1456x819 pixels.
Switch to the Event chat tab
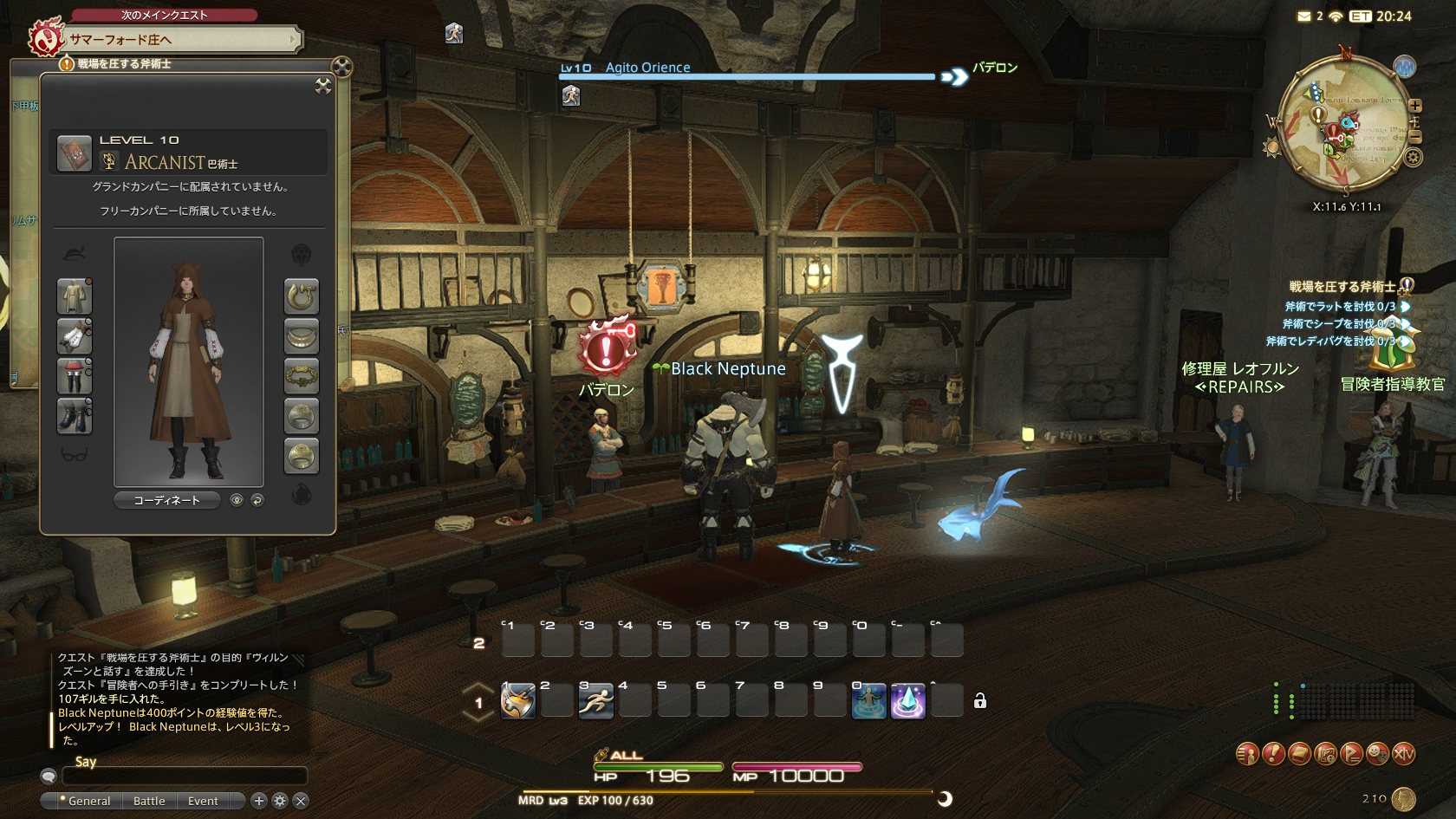[203, 801]
